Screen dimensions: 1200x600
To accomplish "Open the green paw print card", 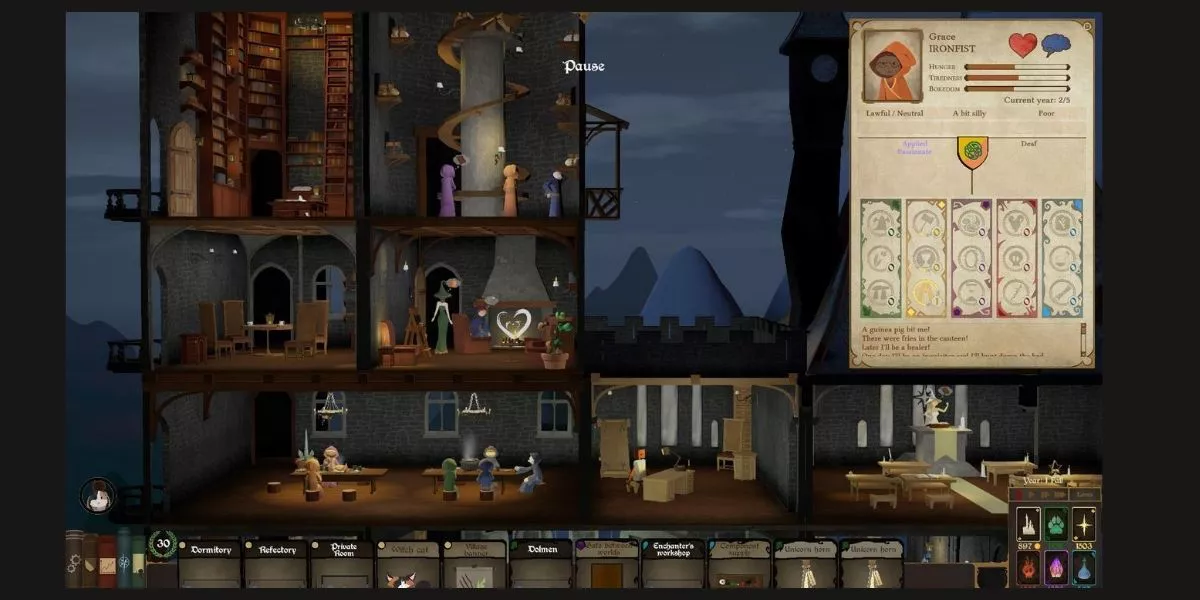I will (x=1055, y=523).
